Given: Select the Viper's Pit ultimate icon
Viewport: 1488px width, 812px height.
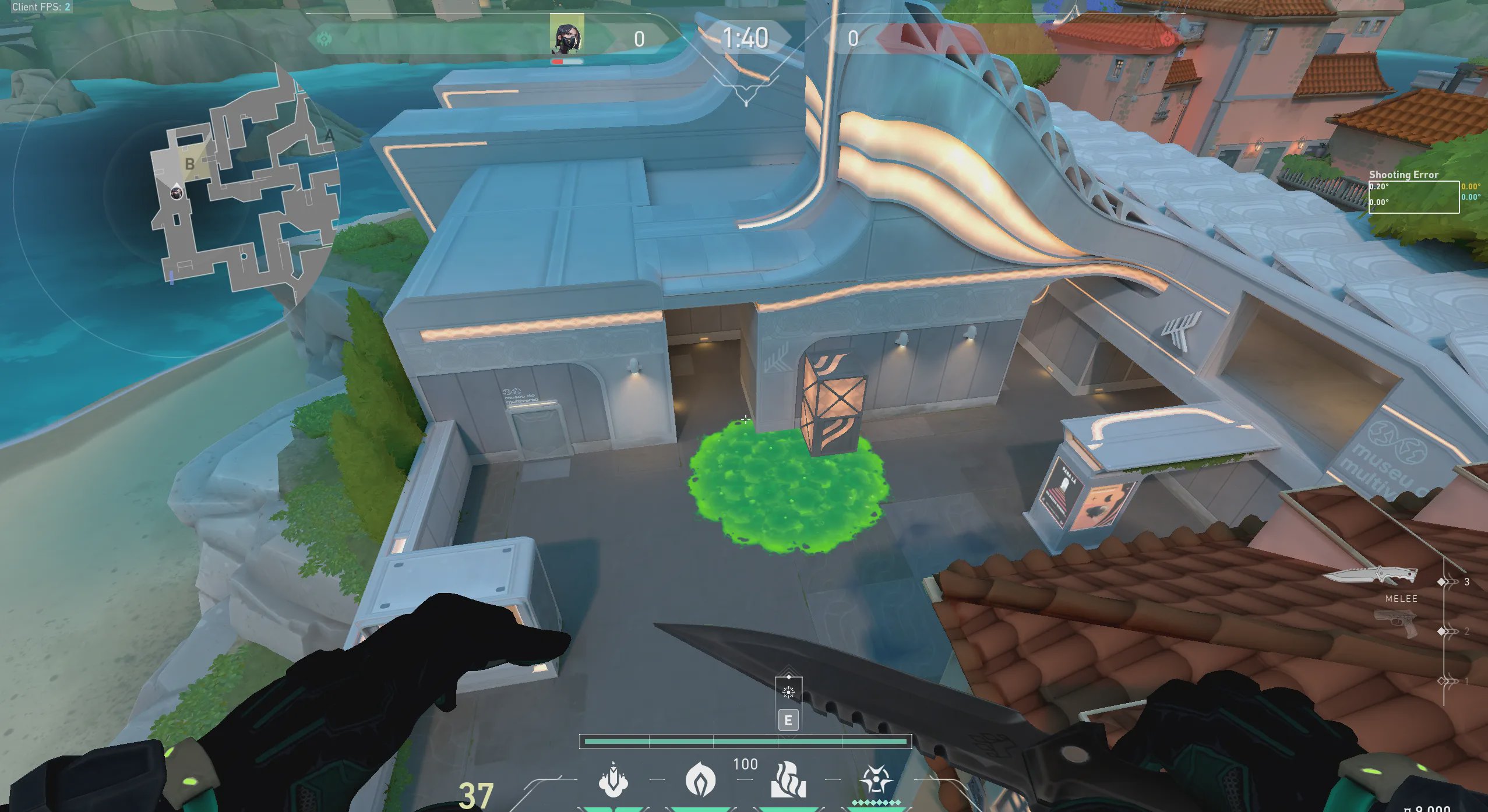Looking at the screenshot, I should point(875,780).
